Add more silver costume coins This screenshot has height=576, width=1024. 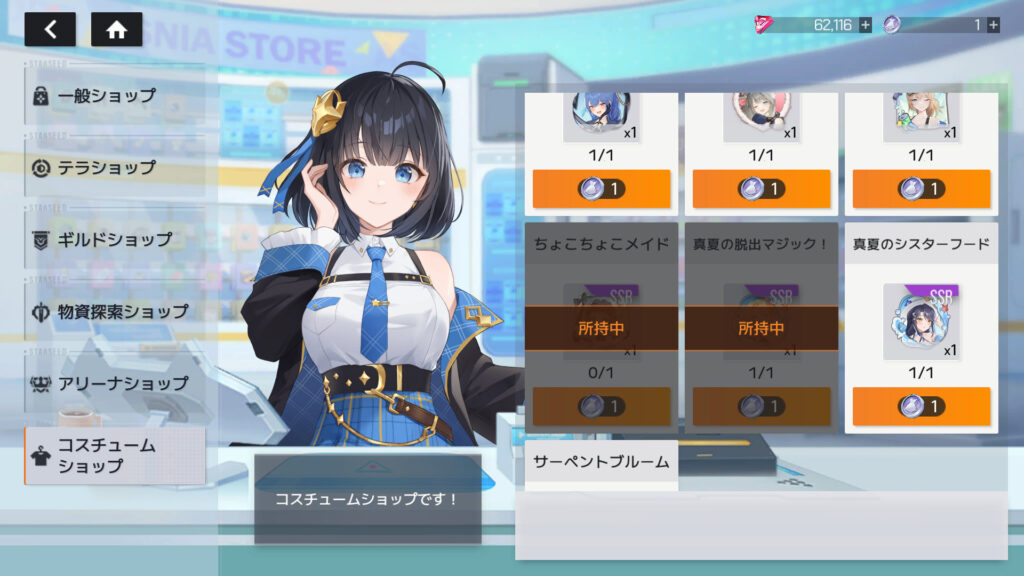pyautogui.click(x=993, y=25)
